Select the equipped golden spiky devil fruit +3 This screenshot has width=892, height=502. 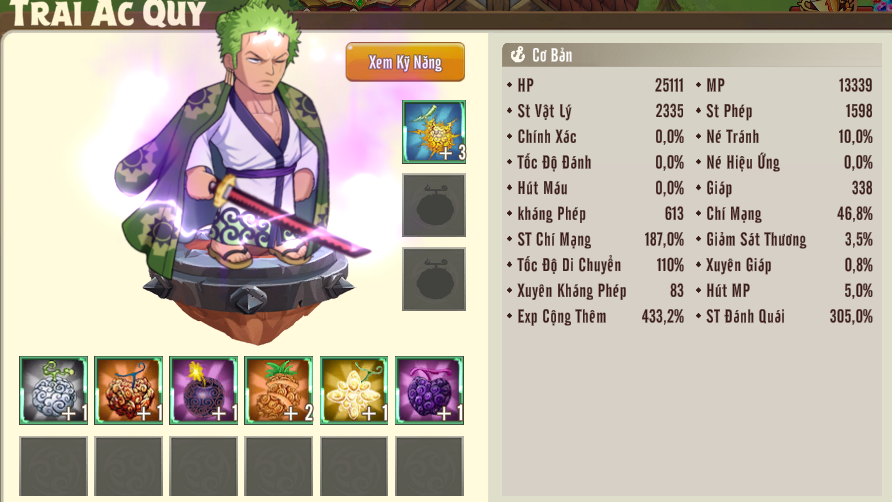pos(433,132)
